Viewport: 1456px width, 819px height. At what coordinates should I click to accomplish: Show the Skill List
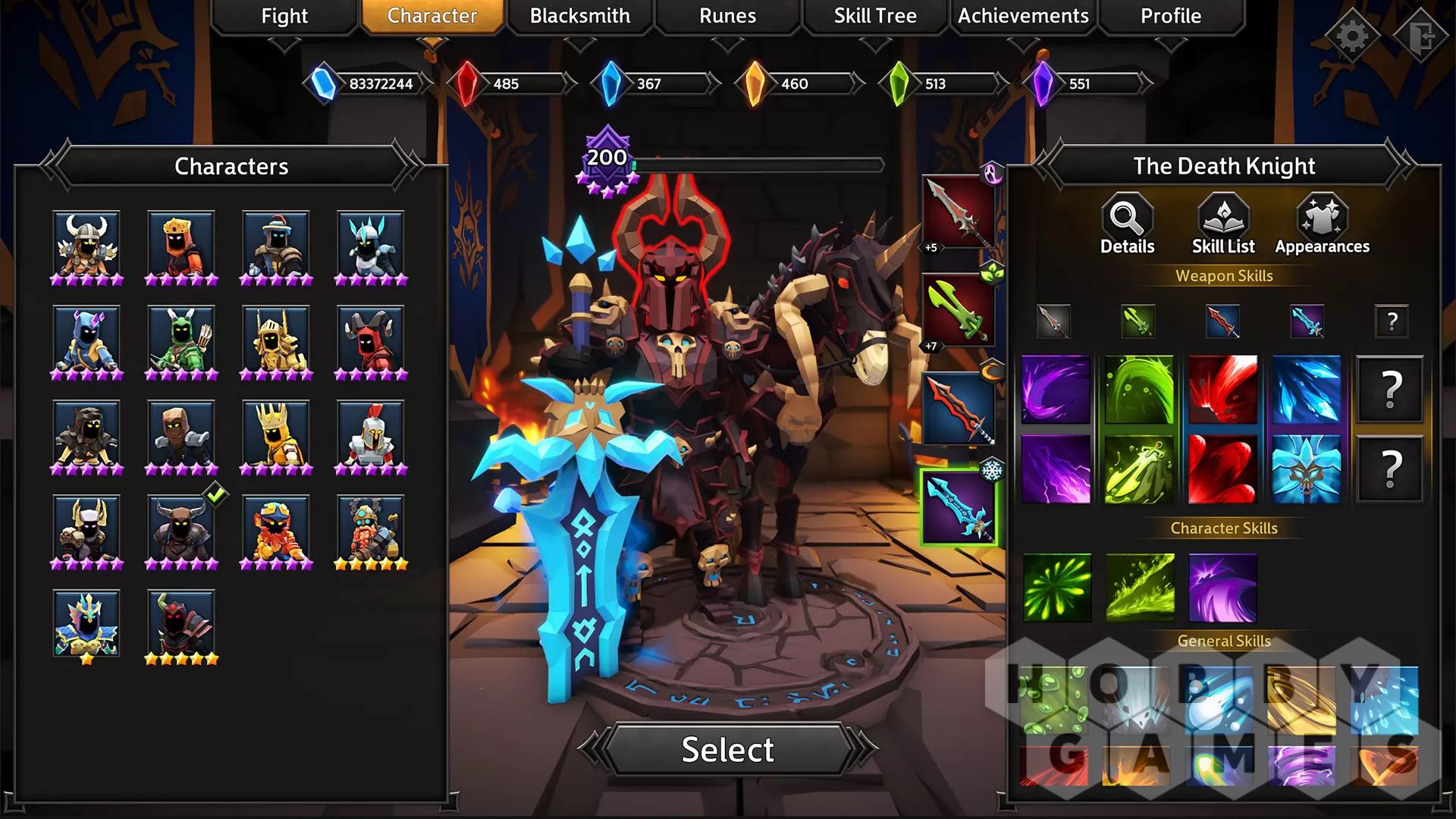1223,224
